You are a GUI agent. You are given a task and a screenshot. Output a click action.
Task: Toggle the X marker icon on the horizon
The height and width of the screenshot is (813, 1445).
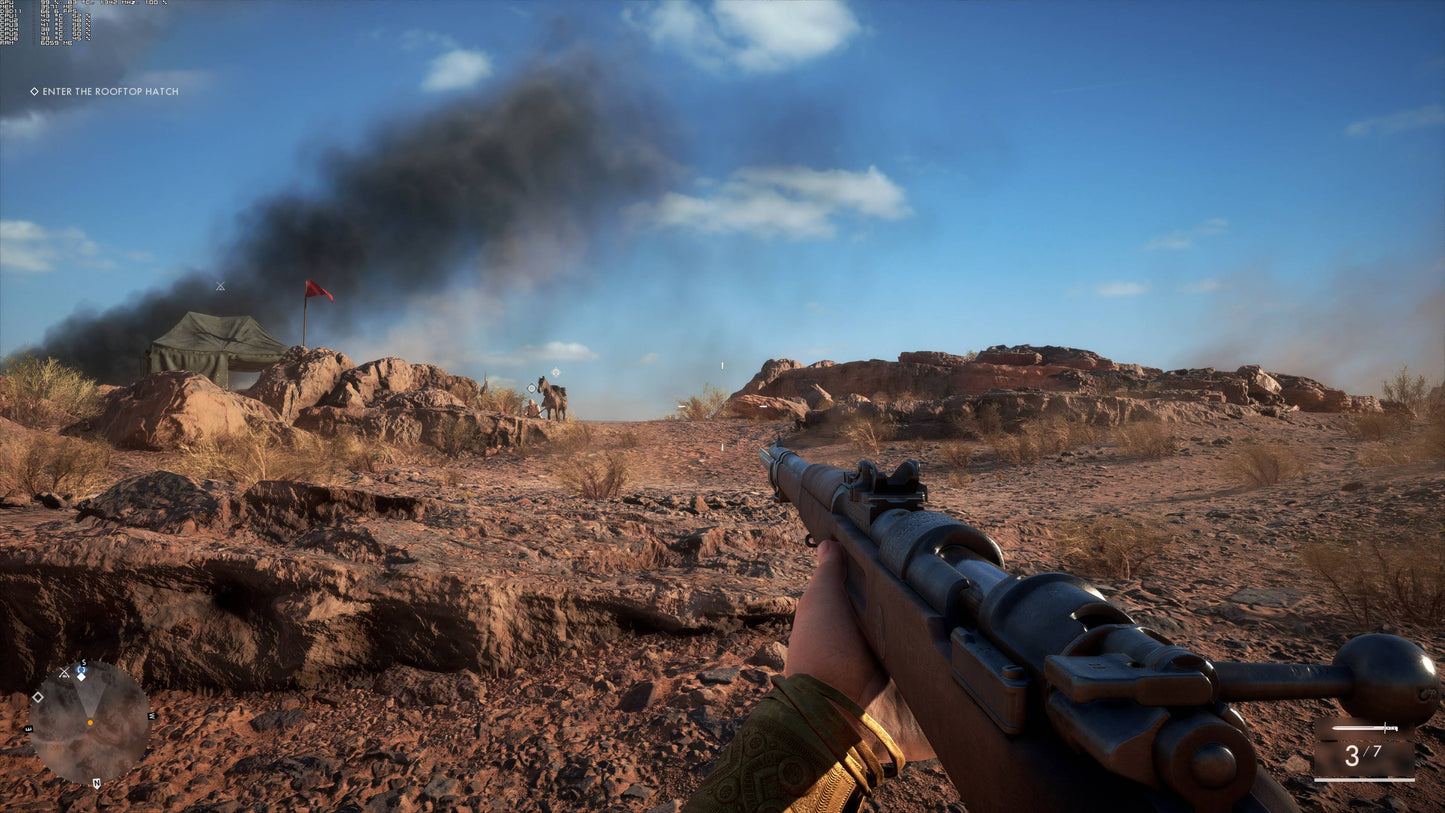(x=218, y=288)
